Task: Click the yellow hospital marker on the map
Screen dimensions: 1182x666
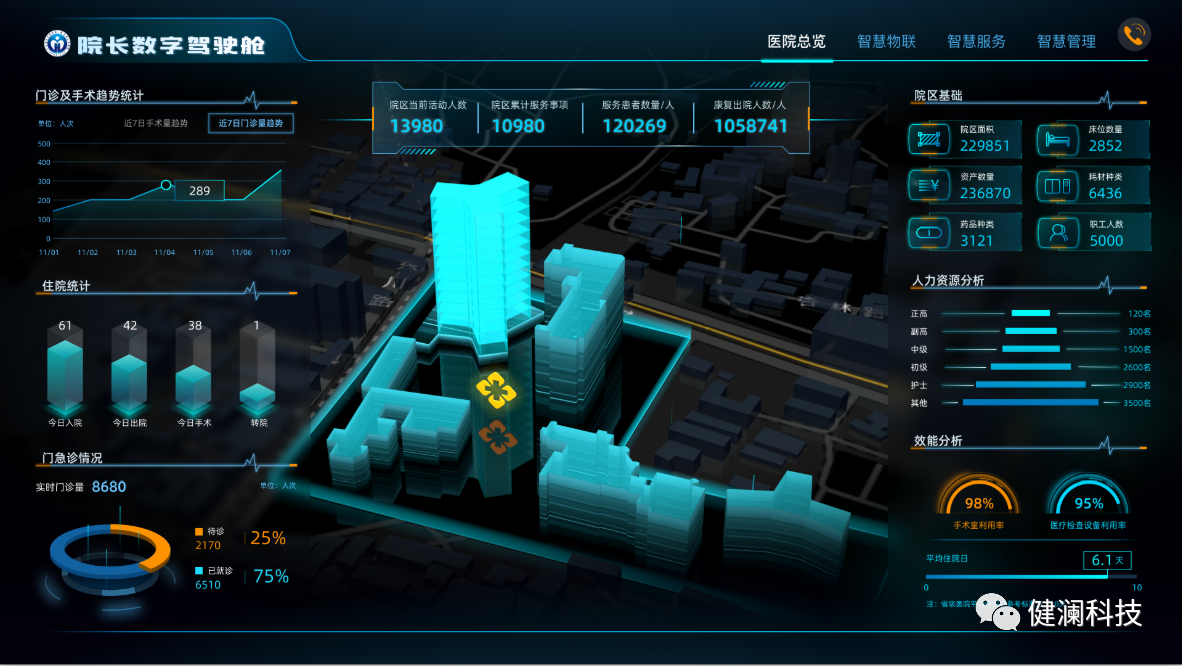Action: coord(493,391)
